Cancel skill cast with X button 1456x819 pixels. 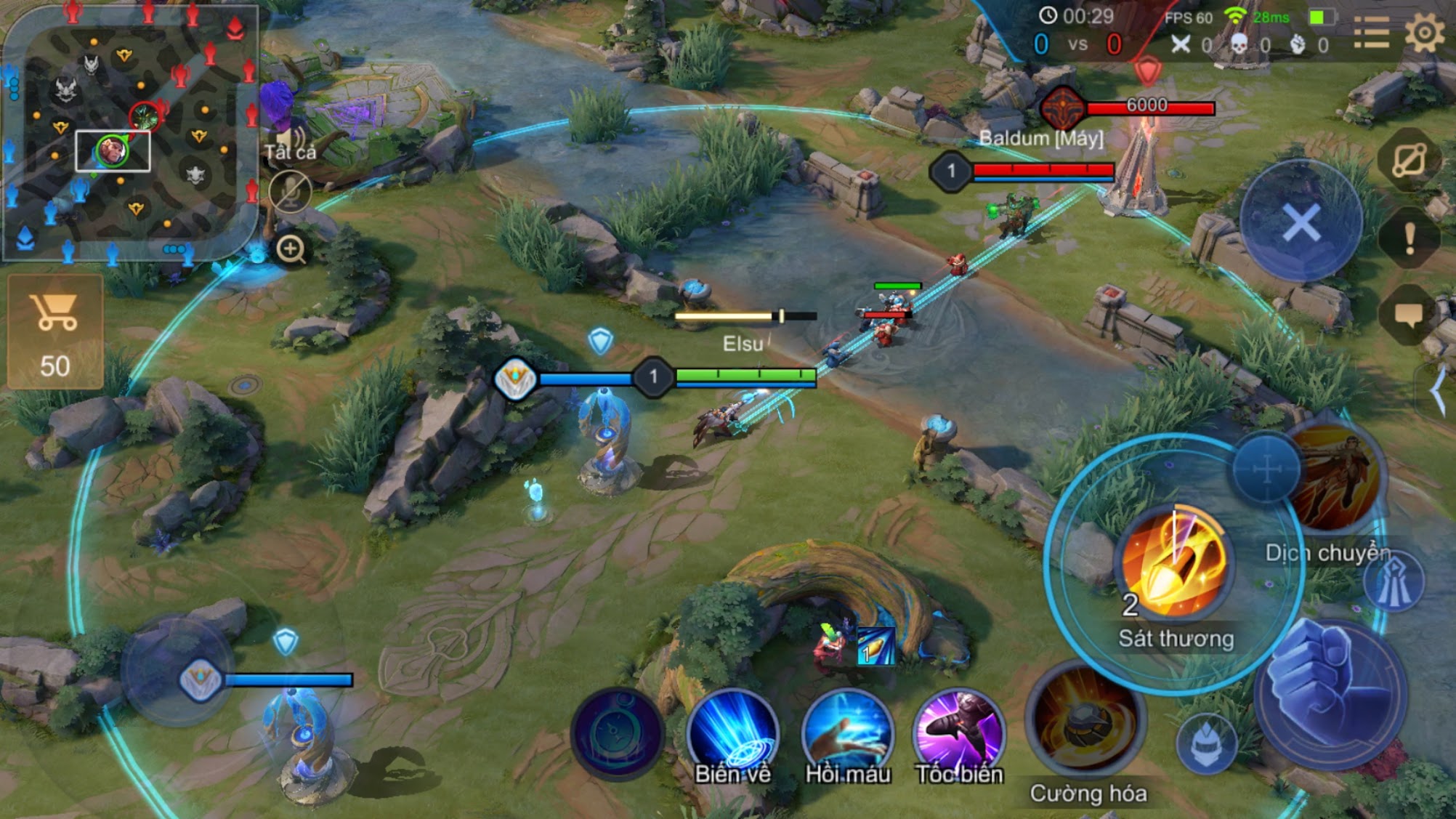(1301, 222)
